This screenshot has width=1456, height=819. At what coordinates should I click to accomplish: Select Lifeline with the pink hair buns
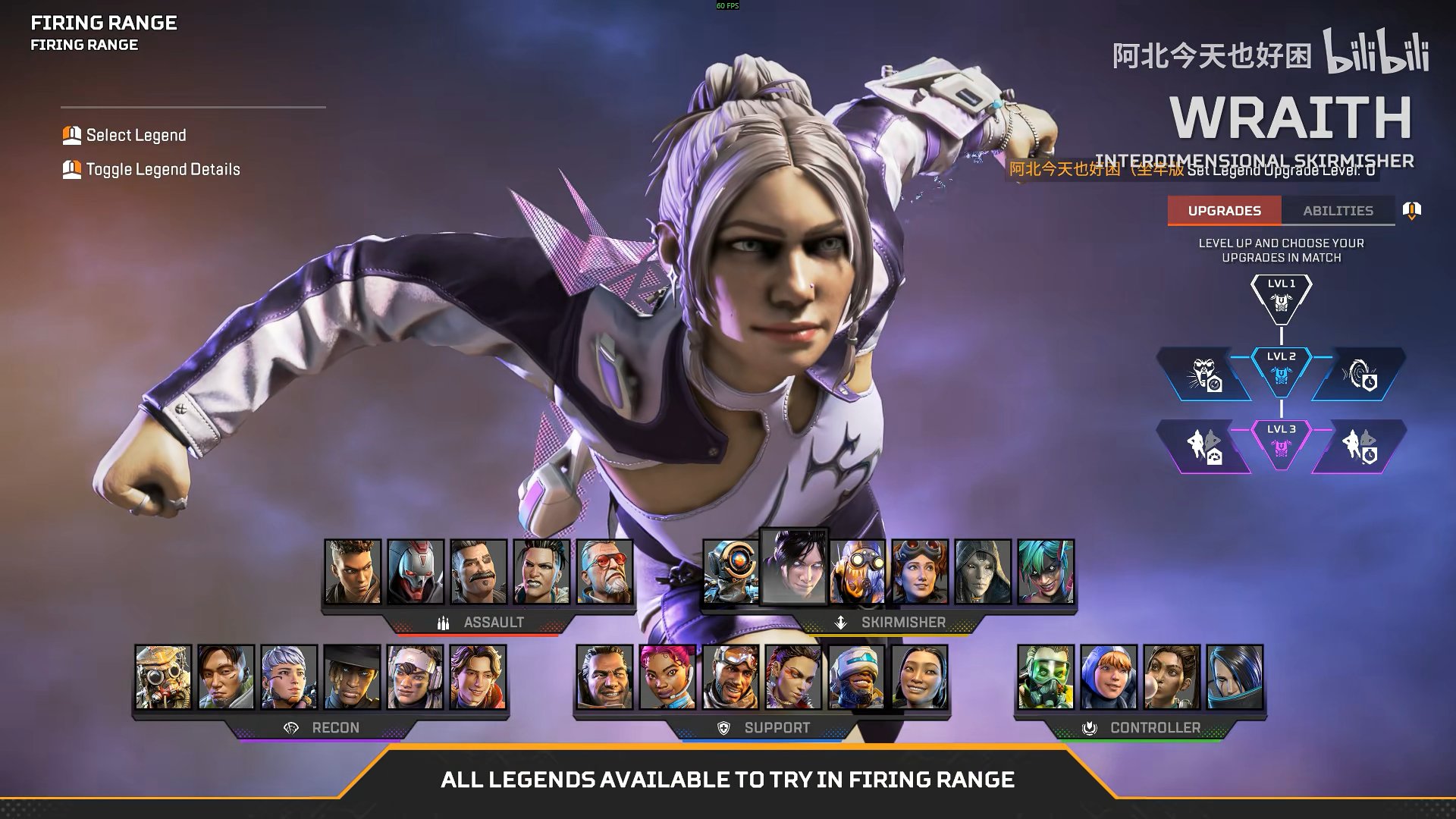(667, 677)
